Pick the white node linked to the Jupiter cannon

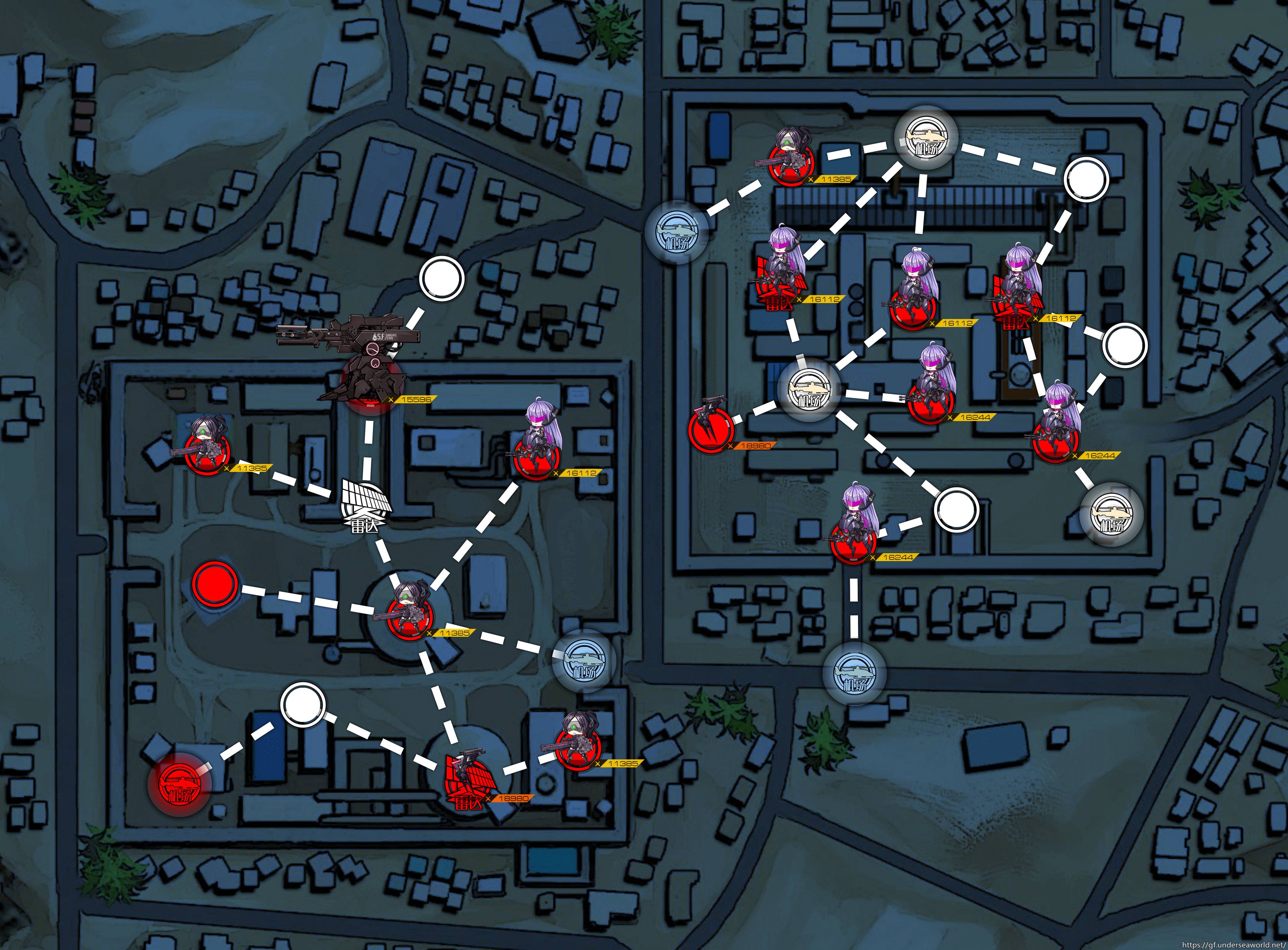pyautogui.click(x=441, y=278)
